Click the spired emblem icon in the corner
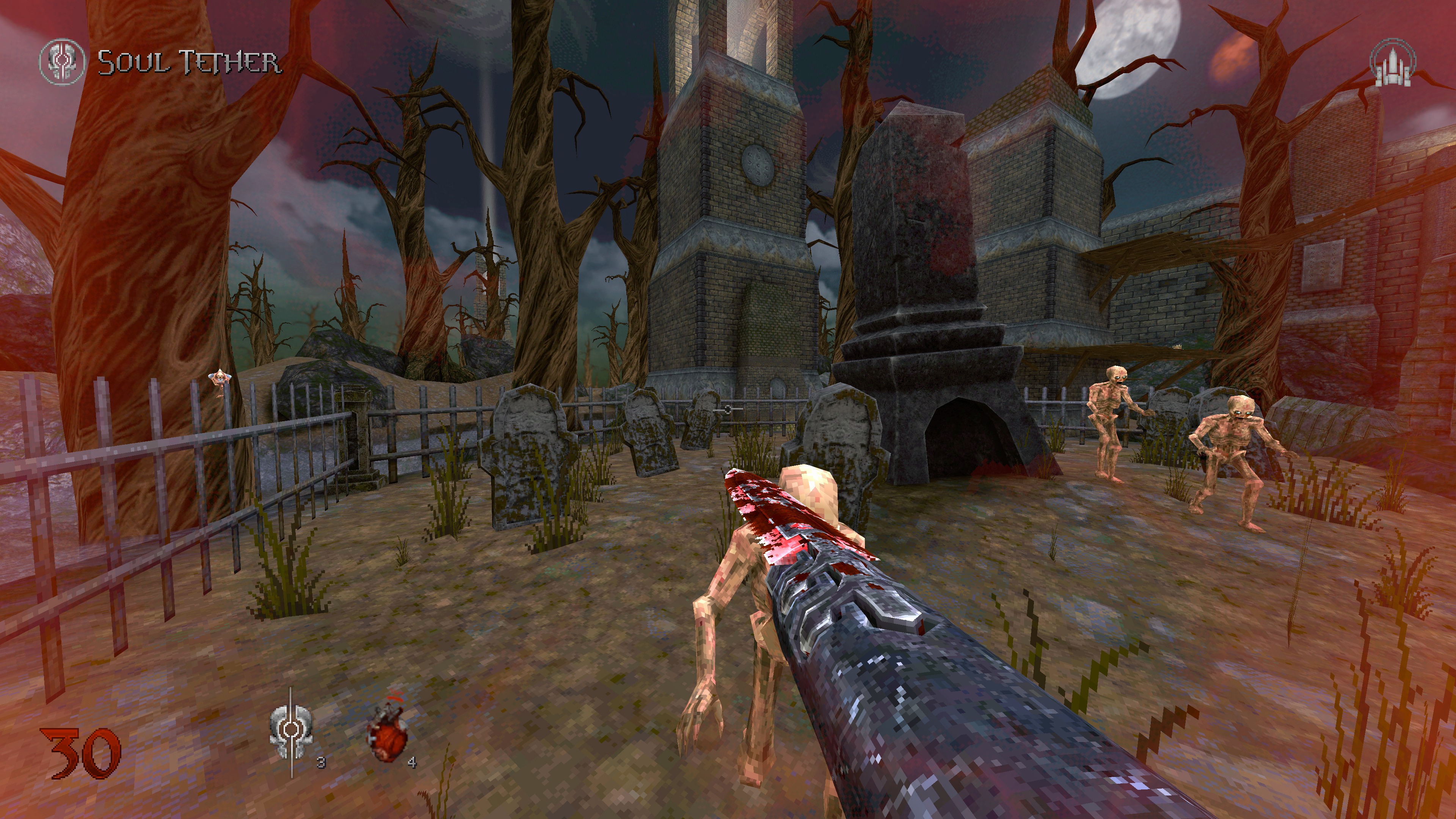The height and width of the screenshot is (819, 1456). 1392,63
